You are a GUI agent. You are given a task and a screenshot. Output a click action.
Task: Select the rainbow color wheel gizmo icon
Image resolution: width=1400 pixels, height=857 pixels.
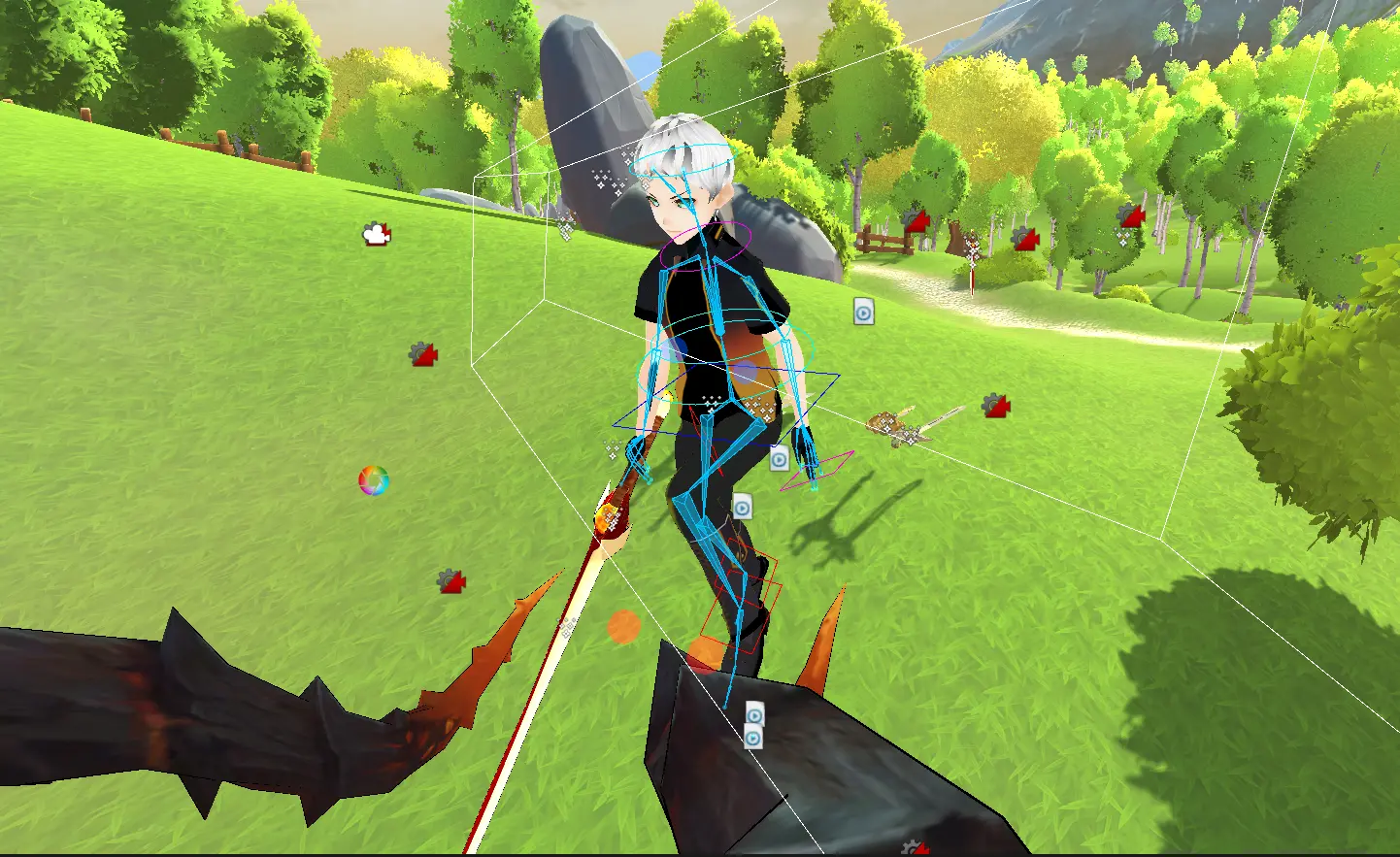pos(374,480)
